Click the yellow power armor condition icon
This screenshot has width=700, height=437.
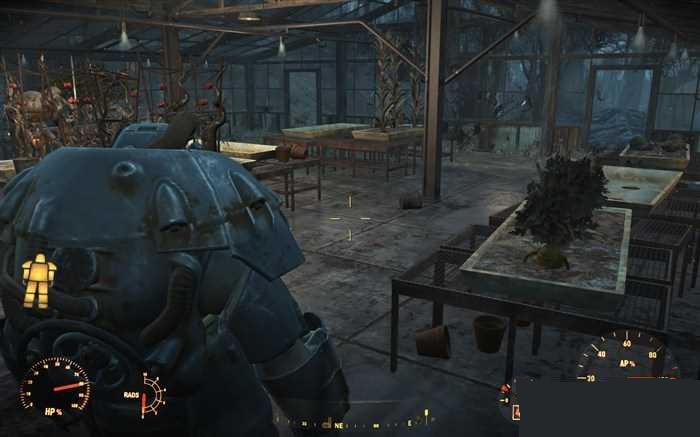click(x=38, y=280)
